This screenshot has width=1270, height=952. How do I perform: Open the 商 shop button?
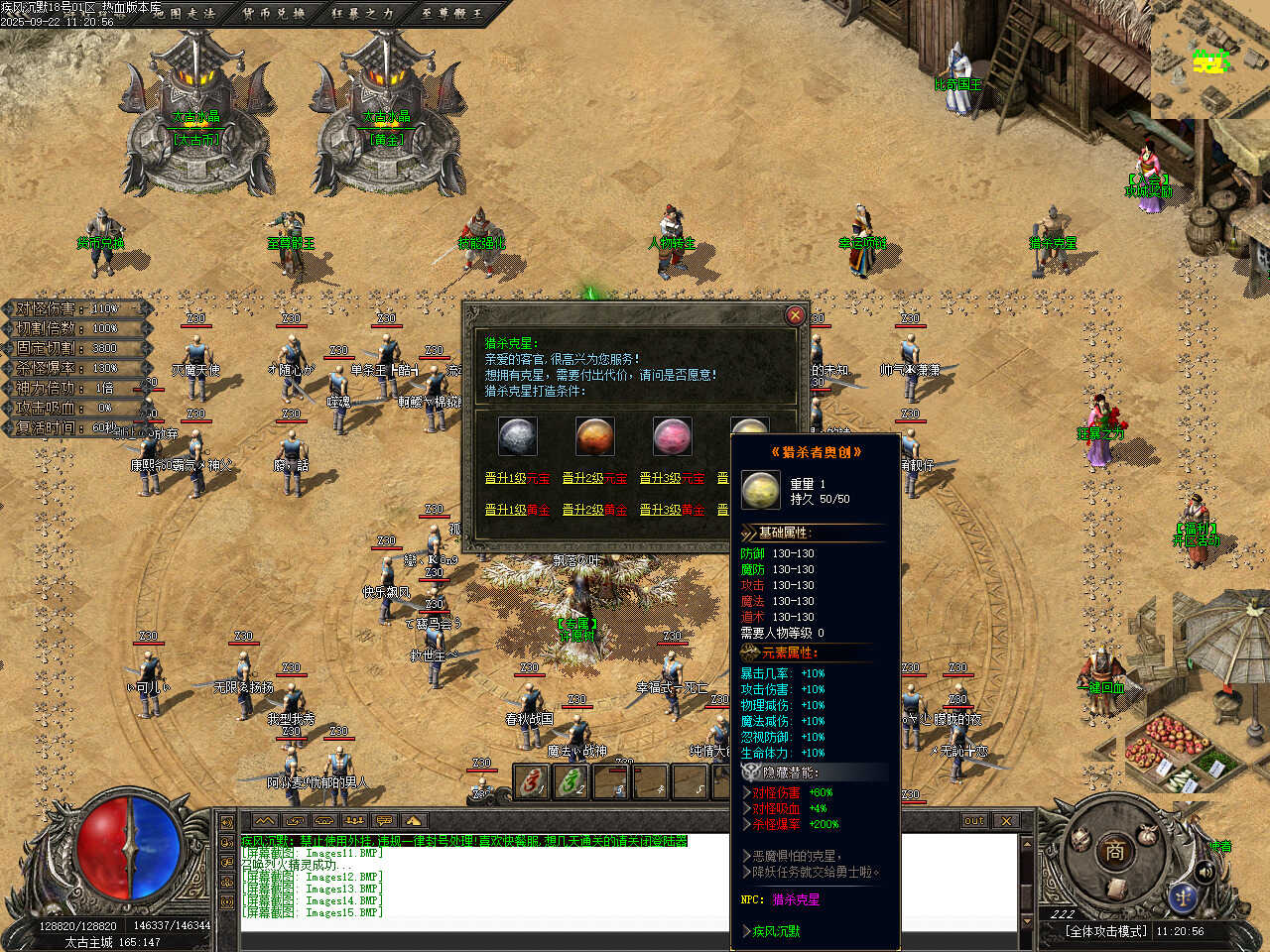click(x=1114, y=851)
